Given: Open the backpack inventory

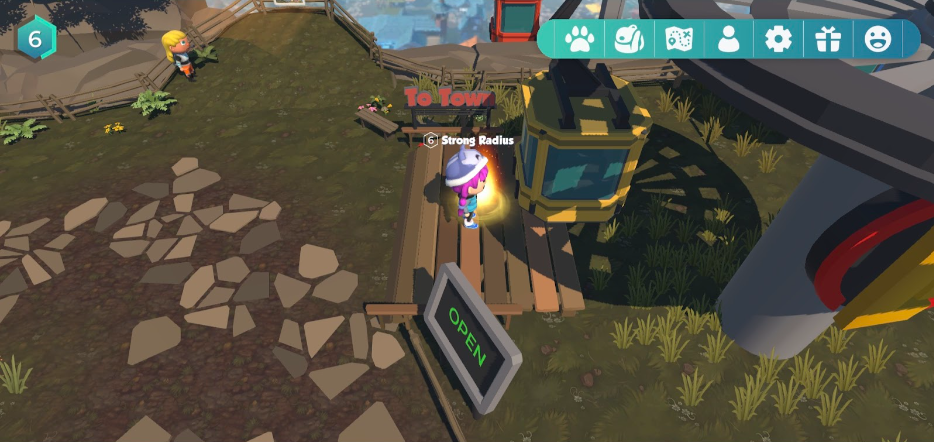Looking at the screenshot, I should tap(629, 39).
